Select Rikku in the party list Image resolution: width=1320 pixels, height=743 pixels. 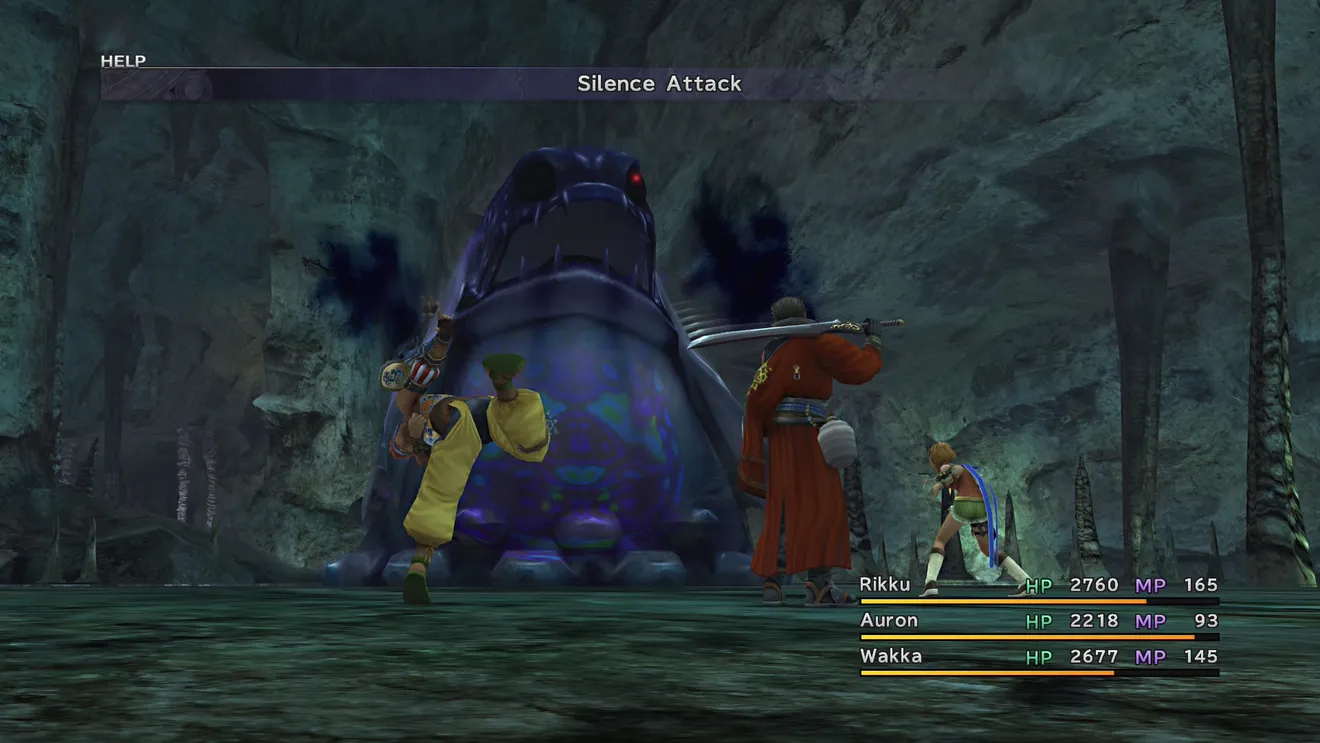pyautogui.click(x=886, y=585)
